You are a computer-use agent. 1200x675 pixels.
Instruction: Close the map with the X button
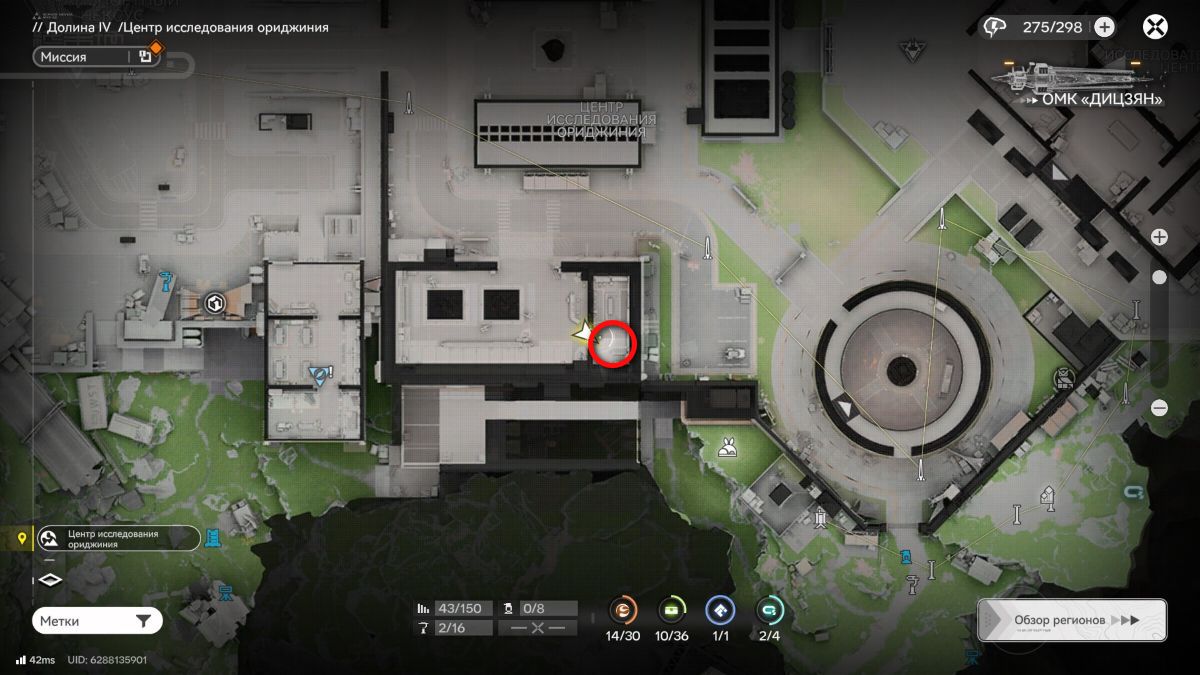click(x=1156, y=27)
